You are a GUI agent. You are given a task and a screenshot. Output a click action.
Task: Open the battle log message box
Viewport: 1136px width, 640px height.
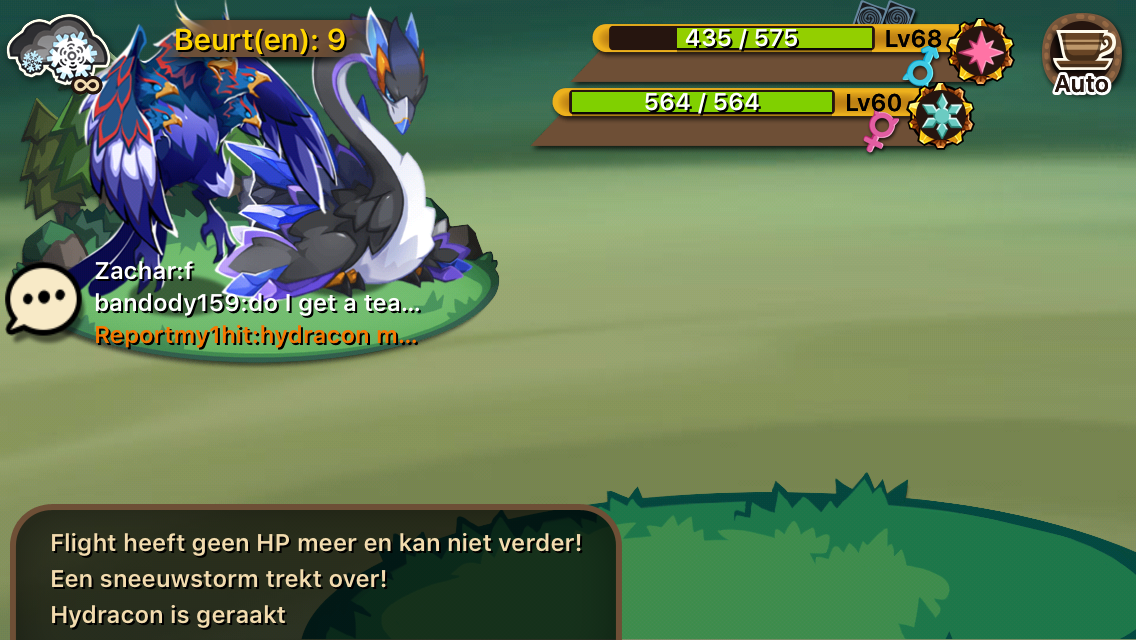coord(316,578)
